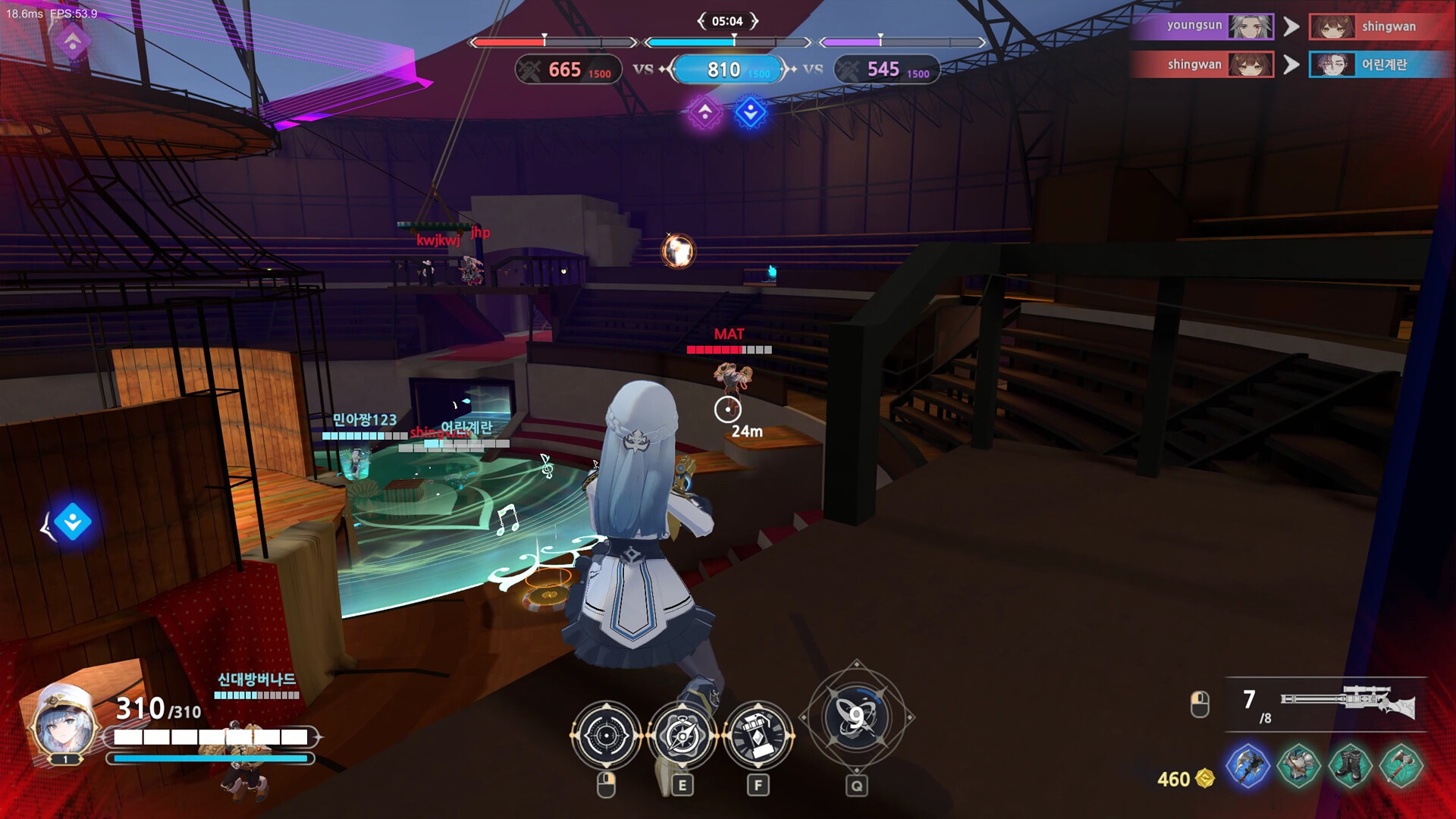Viewport: 1456px width, 819px height.
Task: Expand the chevron after youngsun in the kill feed
Action: click(x=1294, y=25)
